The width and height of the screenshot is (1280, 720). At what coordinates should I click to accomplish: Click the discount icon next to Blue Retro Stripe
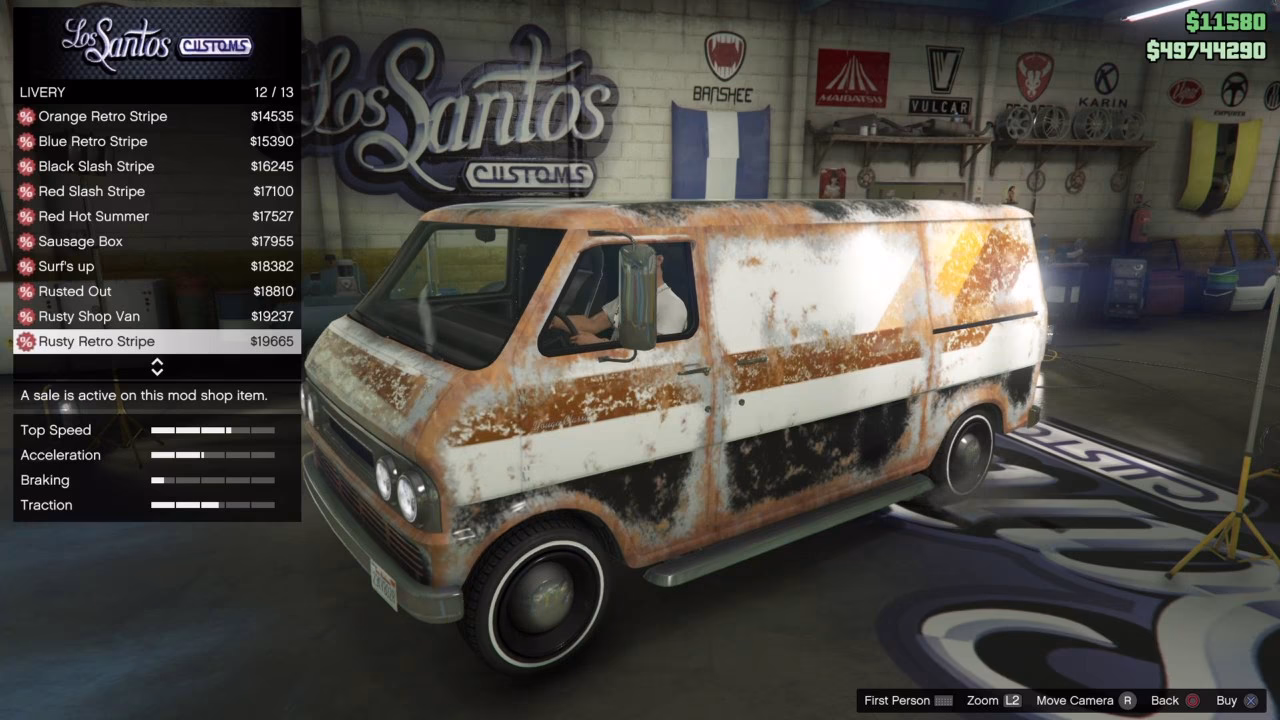click(25, 141)
